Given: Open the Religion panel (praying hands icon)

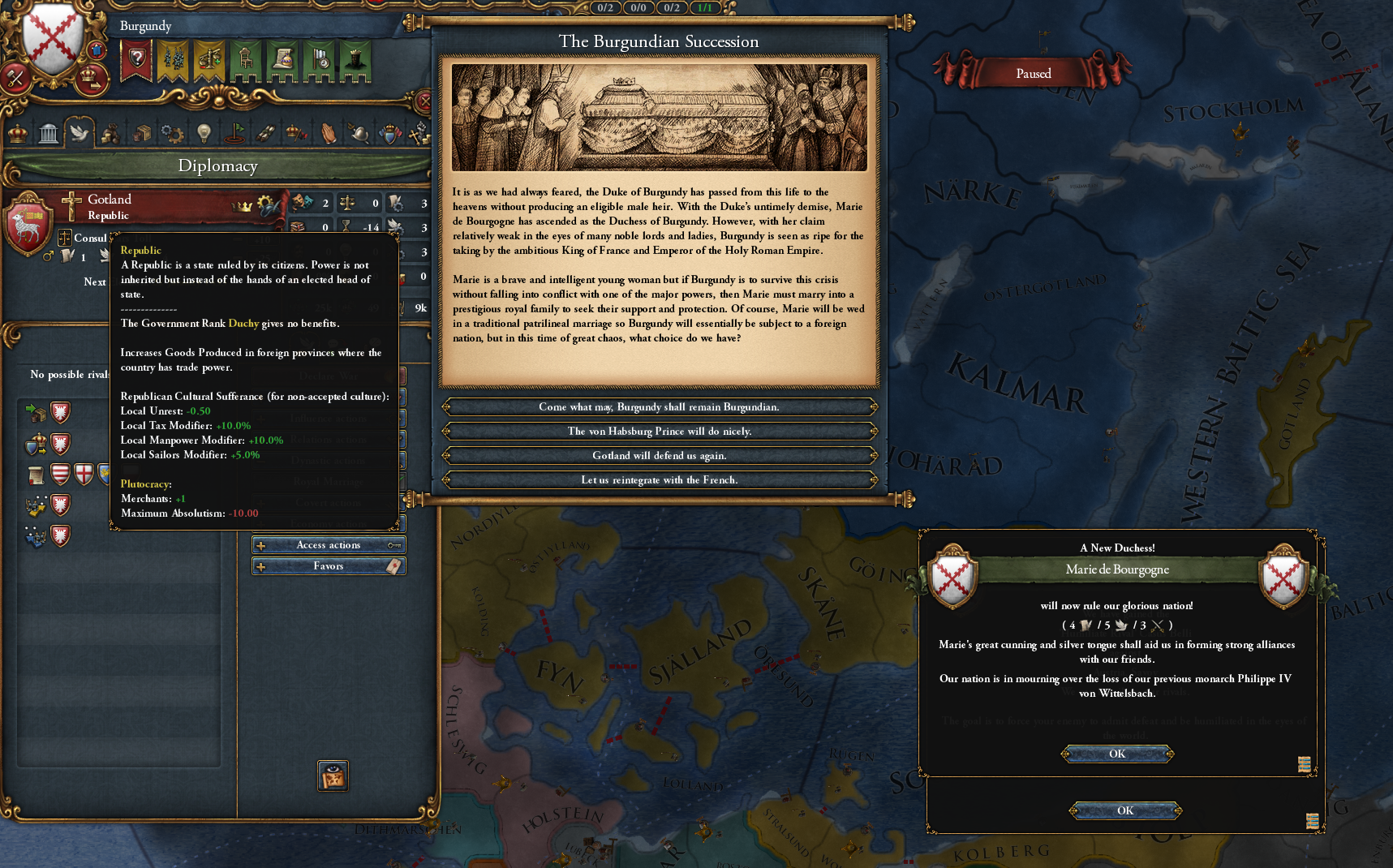Looking at the screenshot, I should click(330, 132).
